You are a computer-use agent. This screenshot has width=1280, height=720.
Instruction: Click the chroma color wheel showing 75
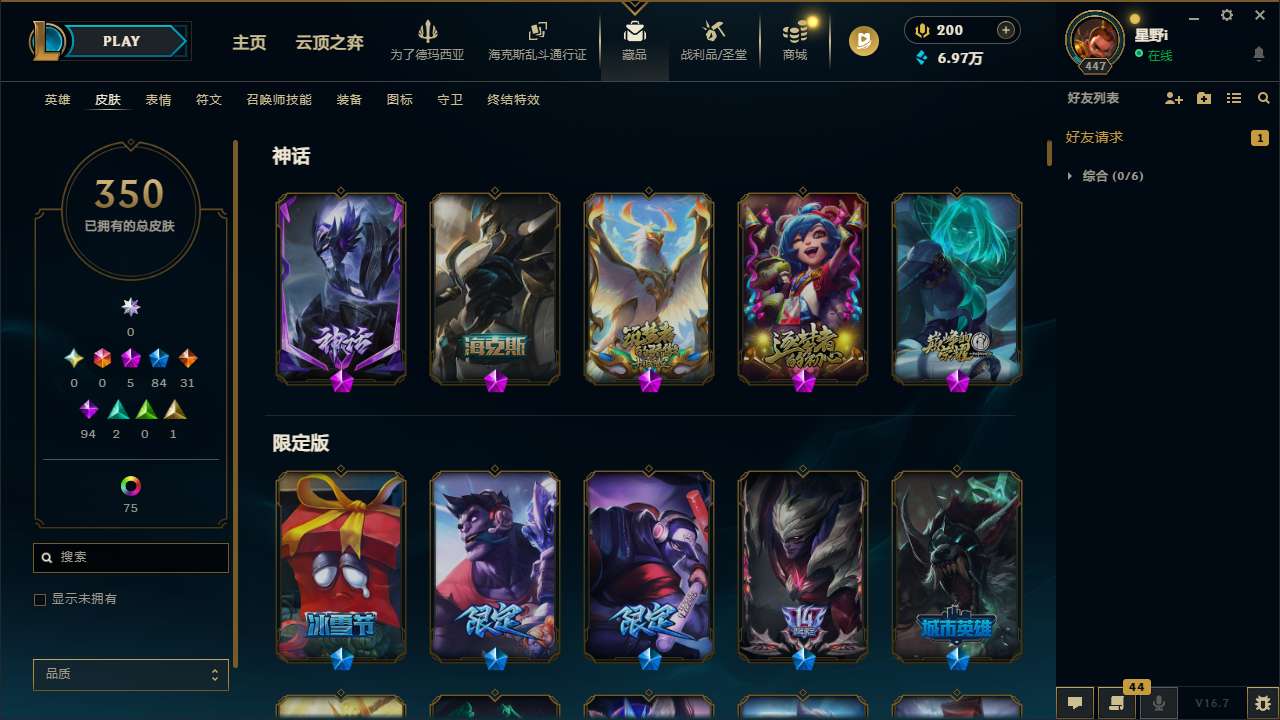[130, 483]
